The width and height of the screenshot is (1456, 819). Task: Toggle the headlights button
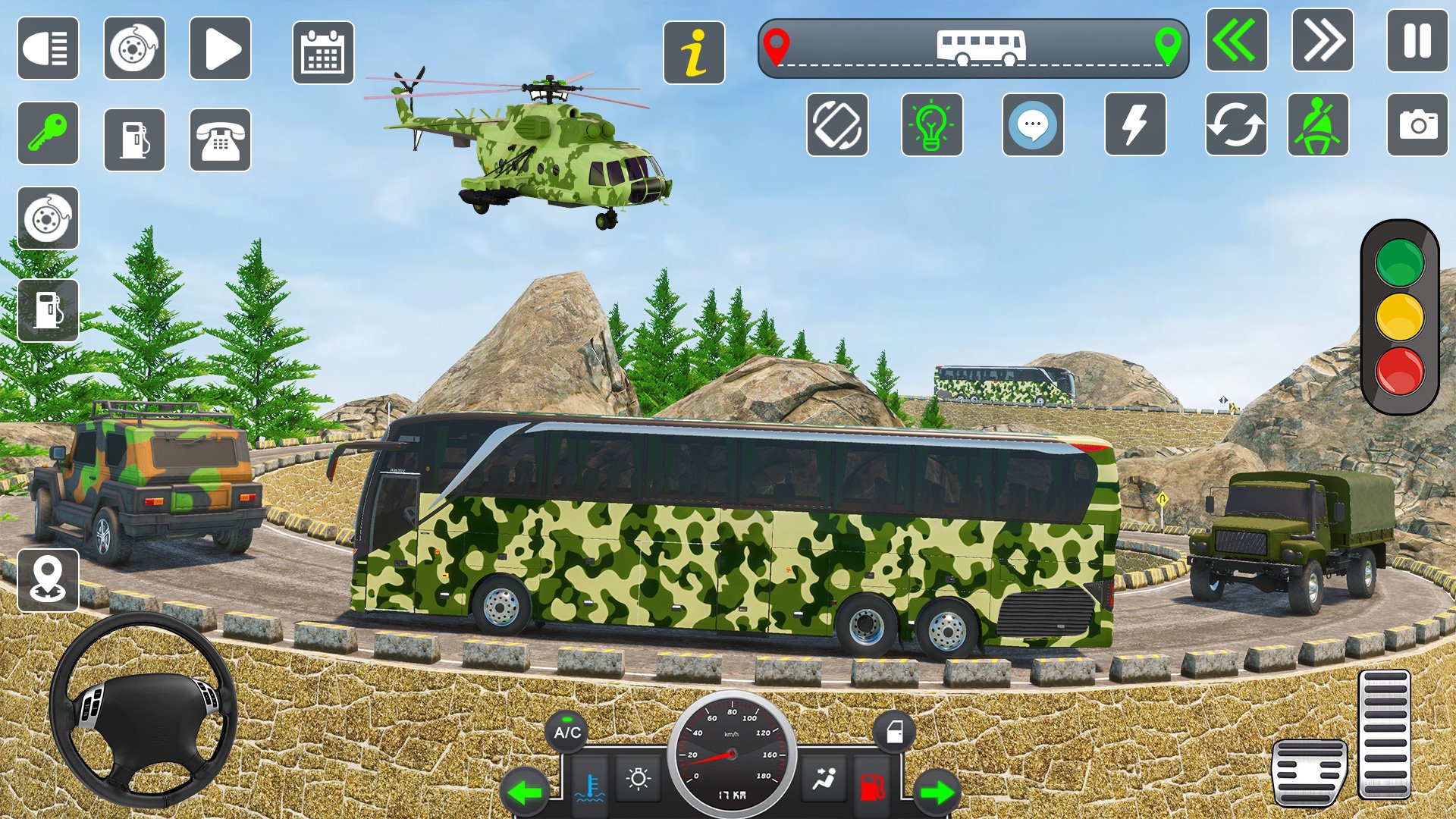tap(48, 49)
